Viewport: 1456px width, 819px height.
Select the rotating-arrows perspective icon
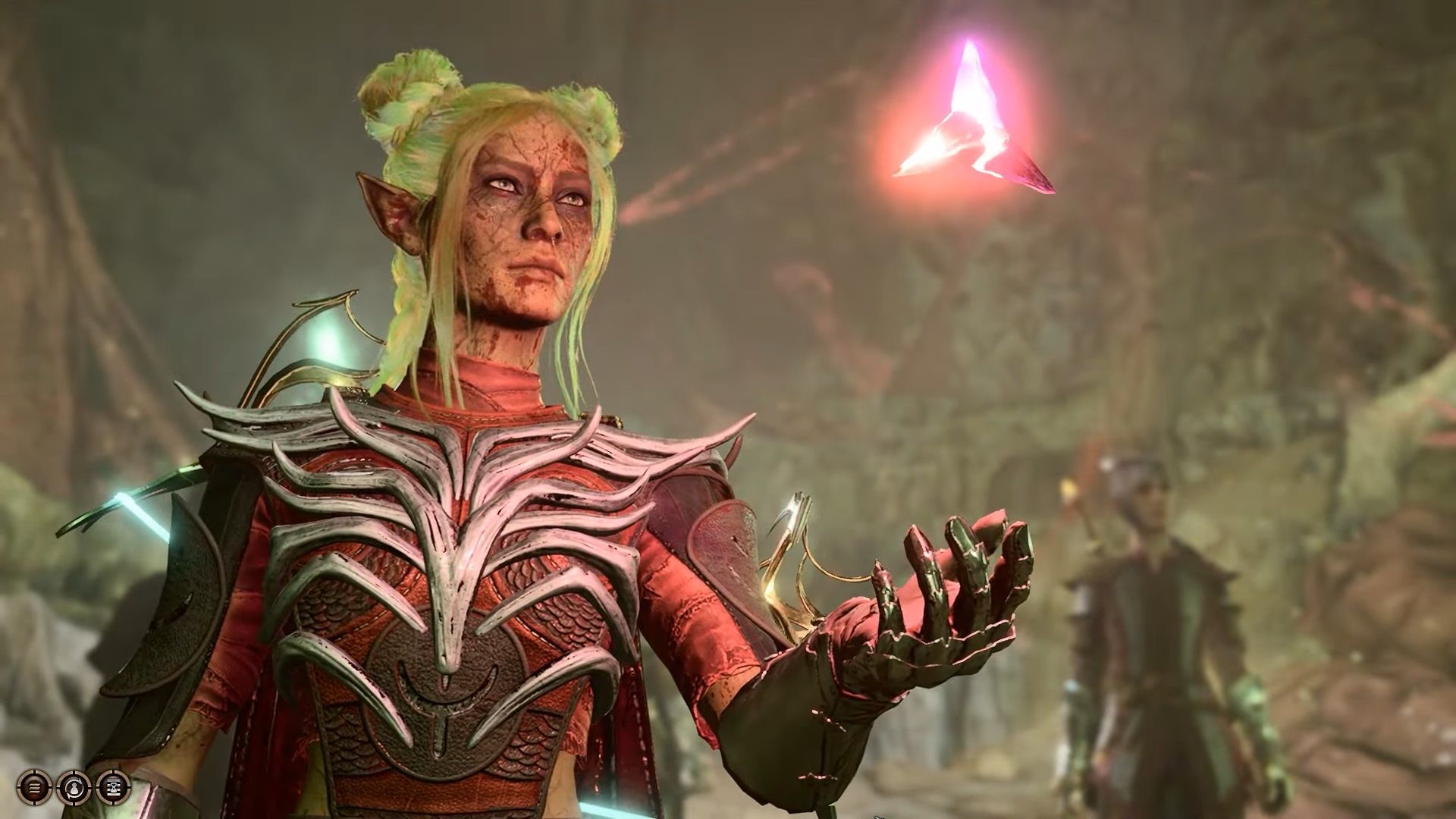[x=74, y=787]
